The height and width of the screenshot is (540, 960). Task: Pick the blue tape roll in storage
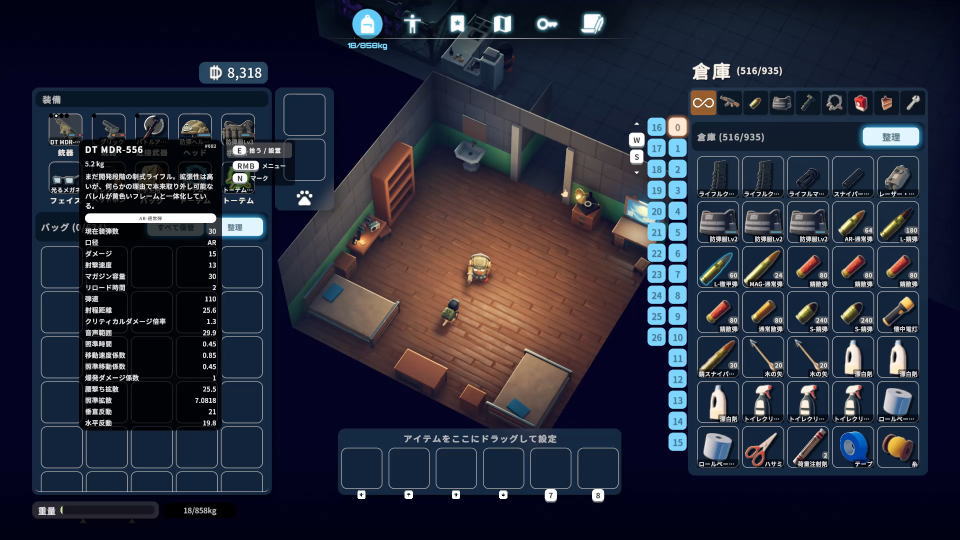[x=853, y=446]
